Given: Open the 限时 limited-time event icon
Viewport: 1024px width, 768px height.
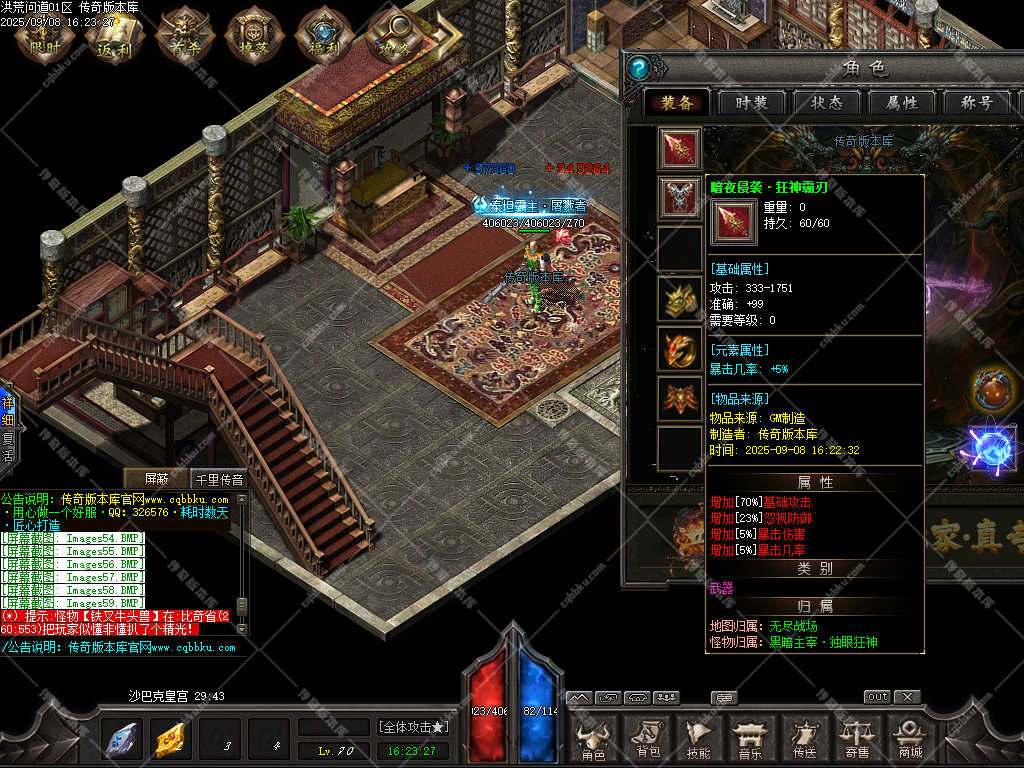Looking at the screenshot, I should [46, 36].
